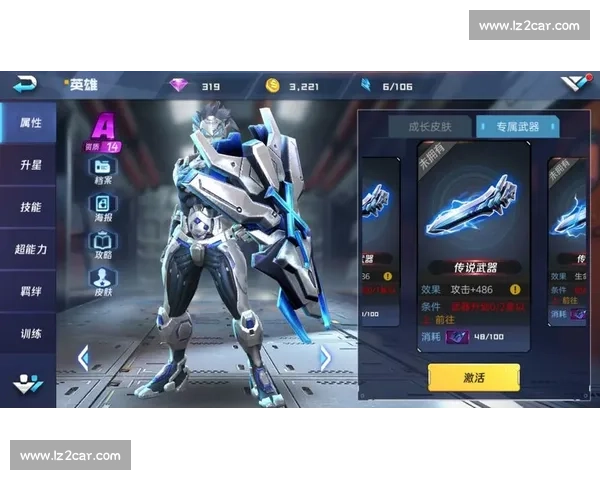Show previous hero with left arrow

tap(83, 357)
